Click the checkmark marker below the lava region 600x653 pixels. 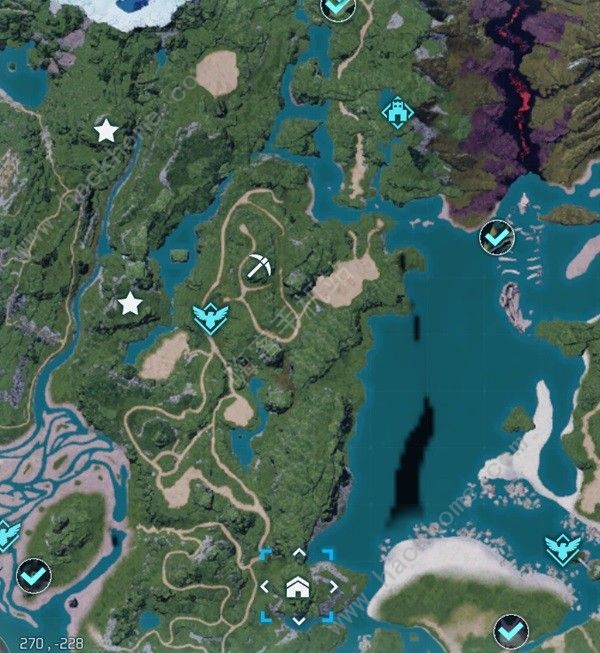(x=496, y=237)
